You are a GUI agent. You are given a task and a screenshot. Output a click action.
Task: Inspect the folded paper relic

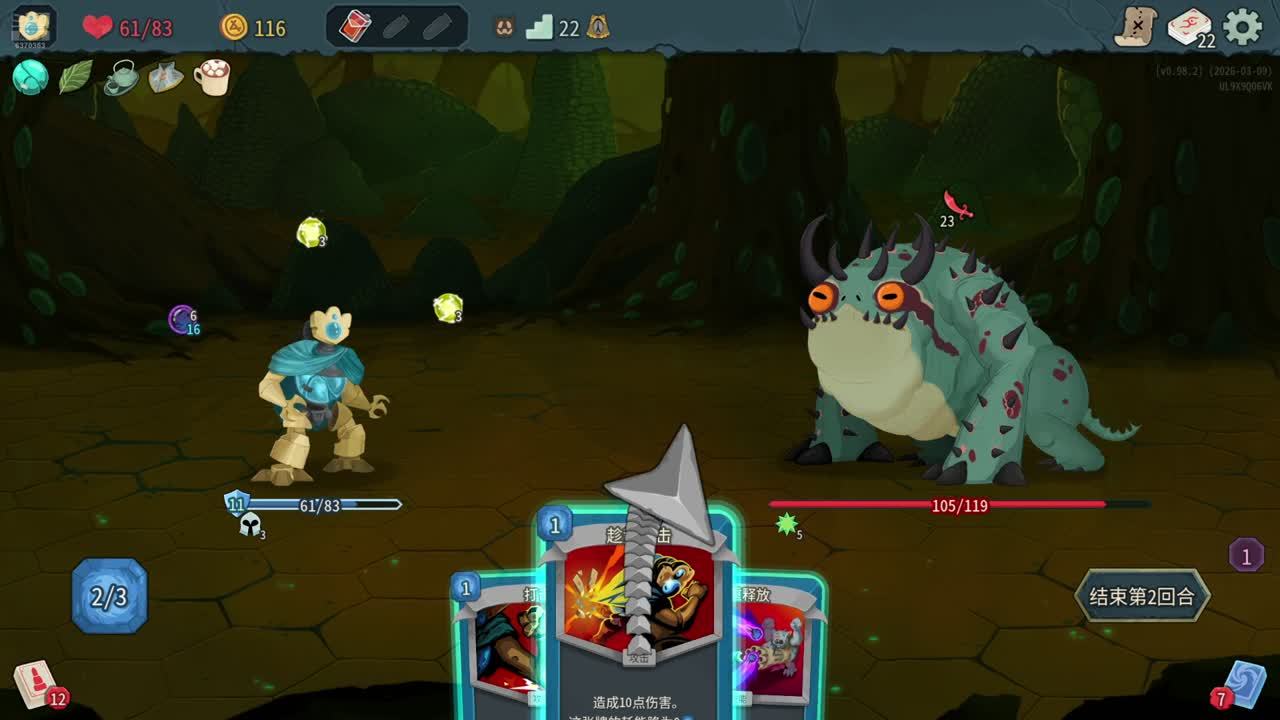166,77
